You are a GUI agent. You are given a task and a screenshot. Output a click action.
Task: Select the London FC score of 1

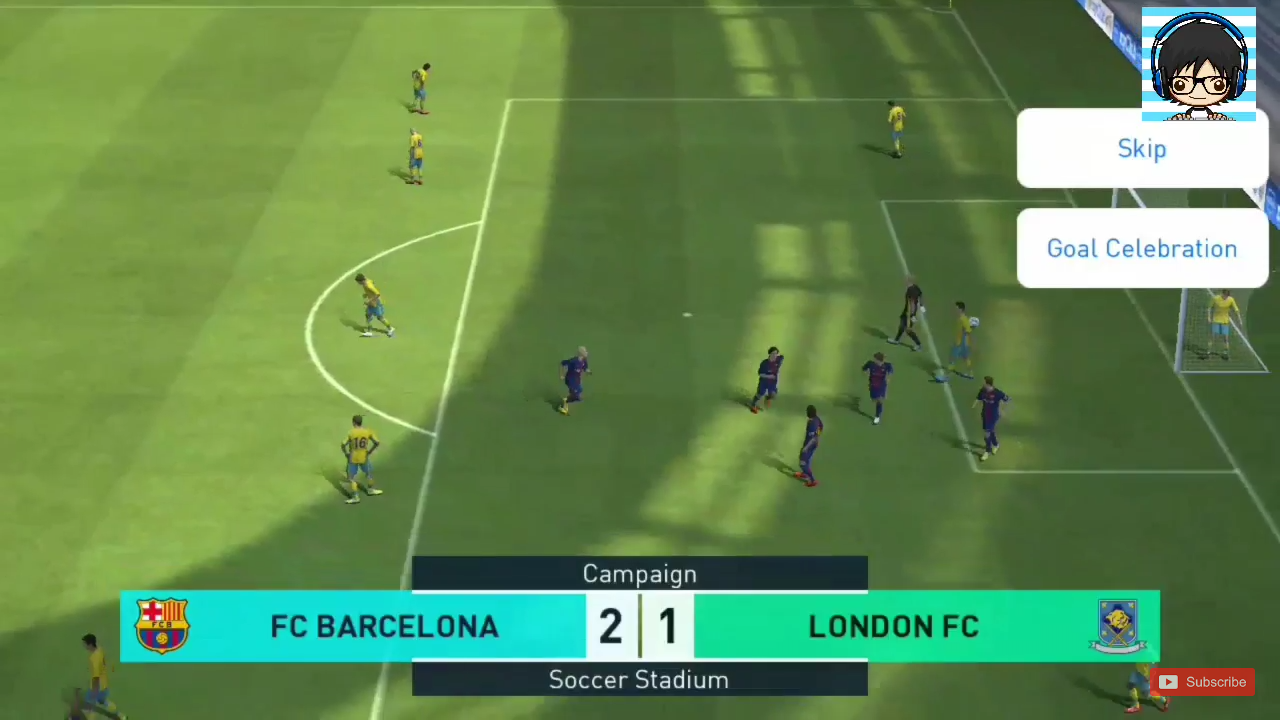coord(668,625)
